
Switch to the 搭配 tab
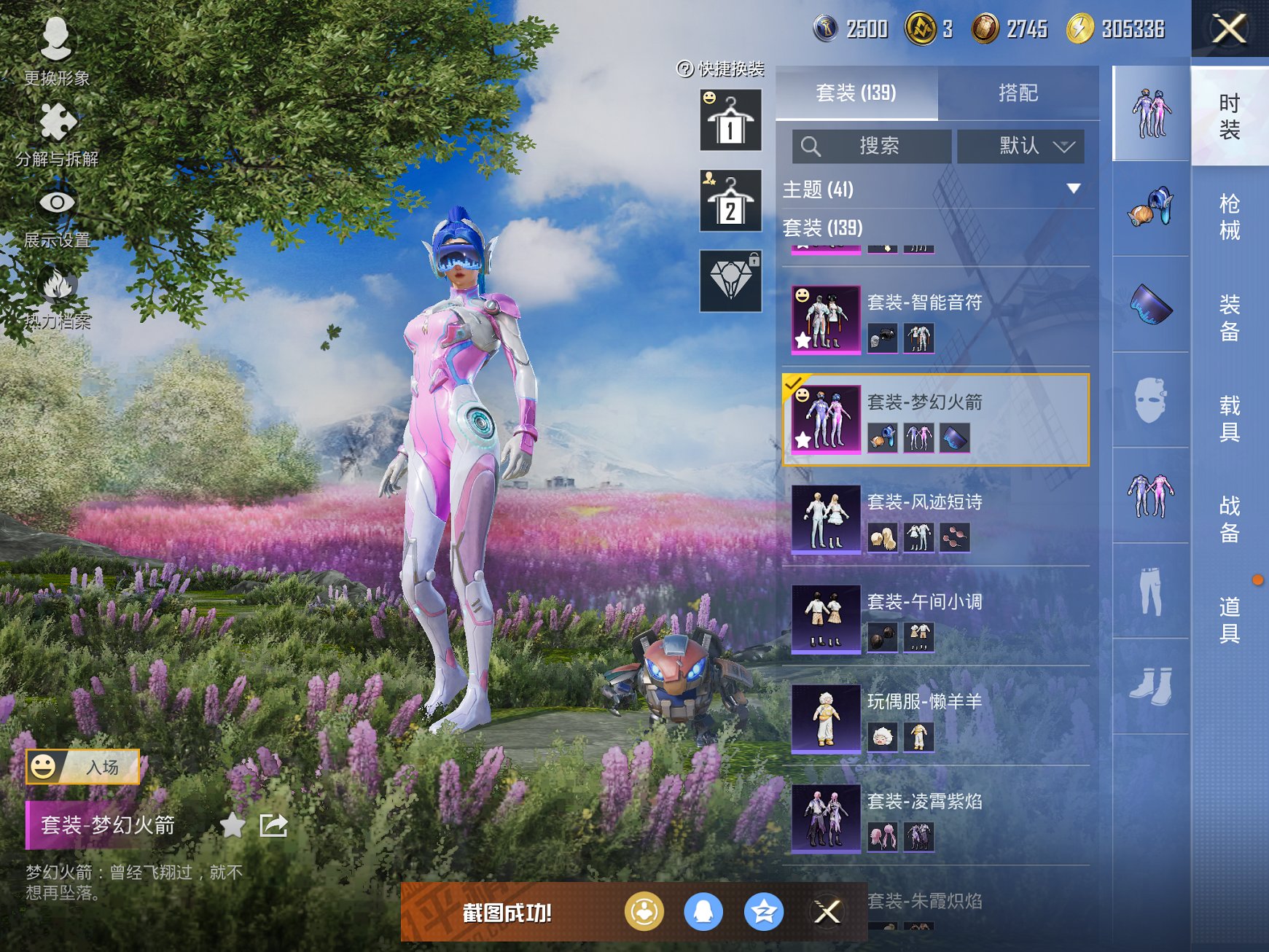coord(1018,93)
